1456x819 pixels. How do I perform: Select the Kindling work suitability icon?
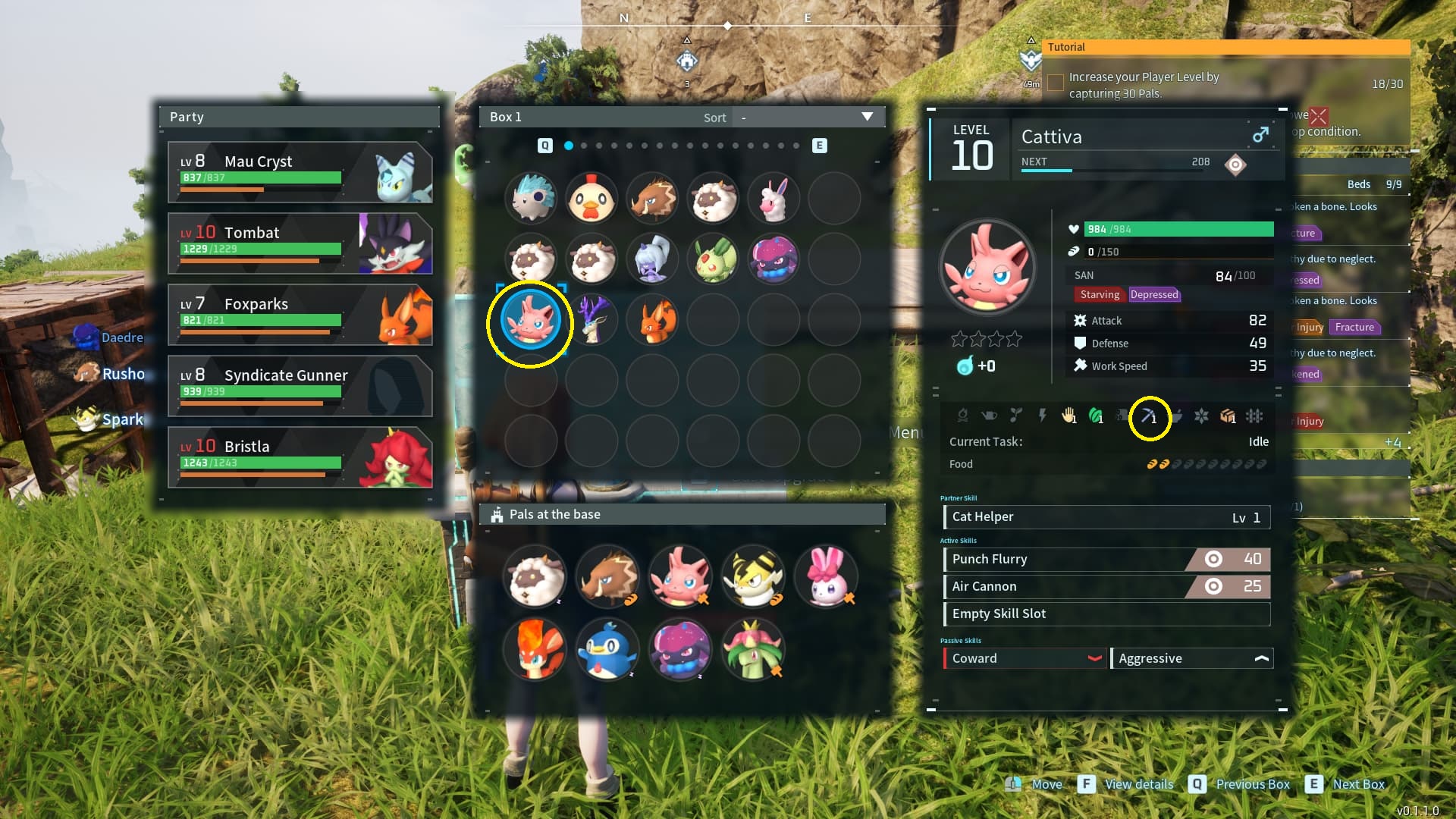(963, 416)
